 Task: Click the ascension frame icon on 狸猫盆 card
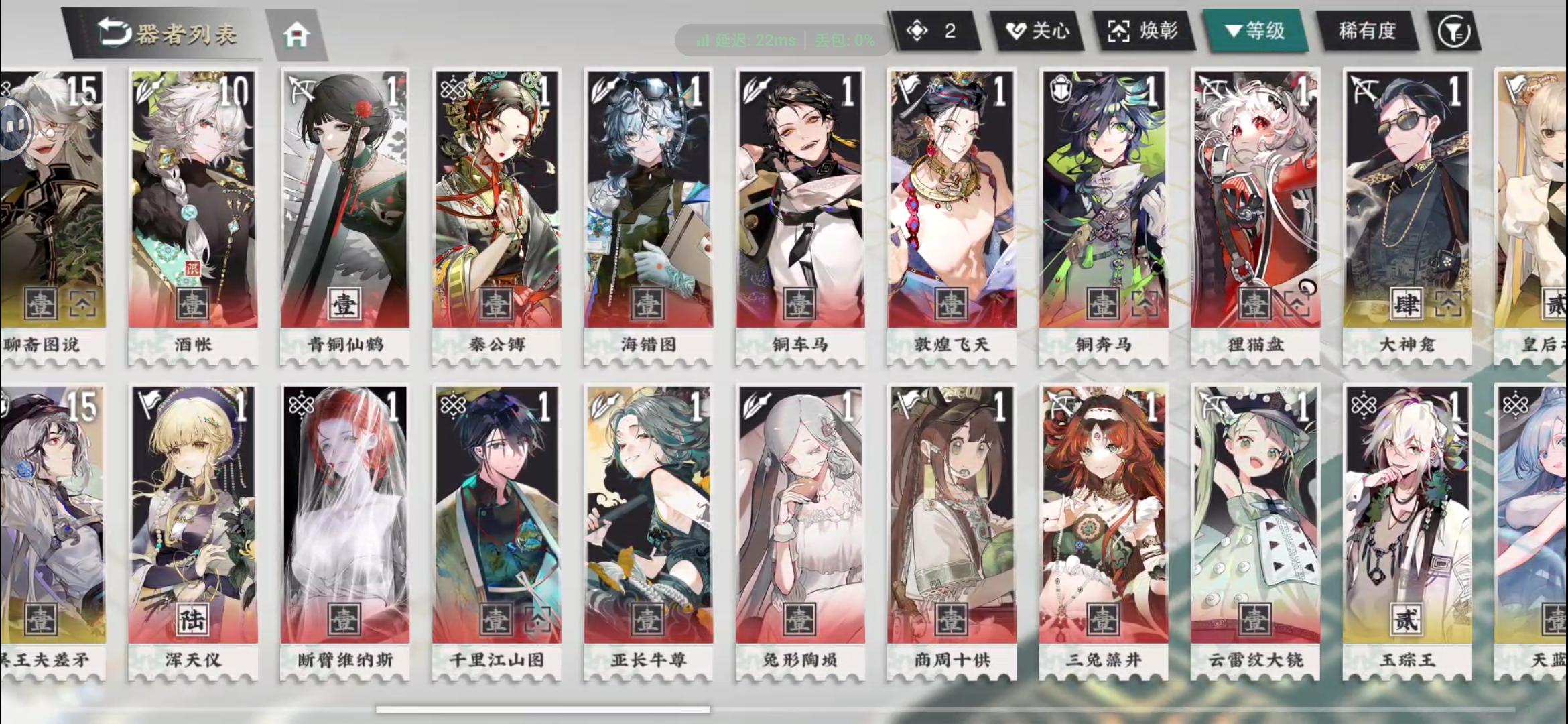1299,303
